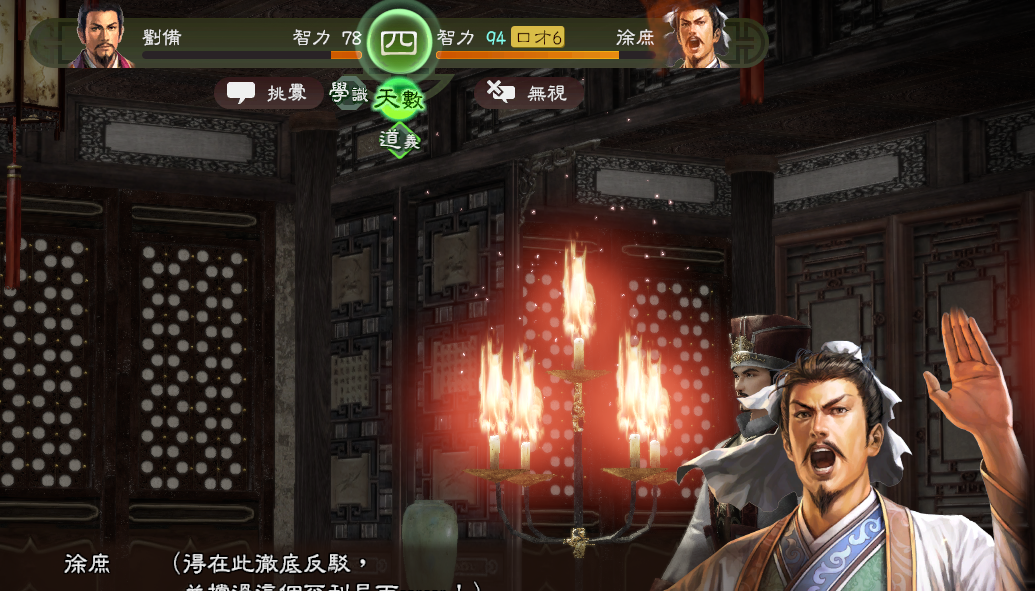The height and width of the screenshot is (591, 1035).
Task: Select the 學識 debate topic
Action: [x=348, y=94]
